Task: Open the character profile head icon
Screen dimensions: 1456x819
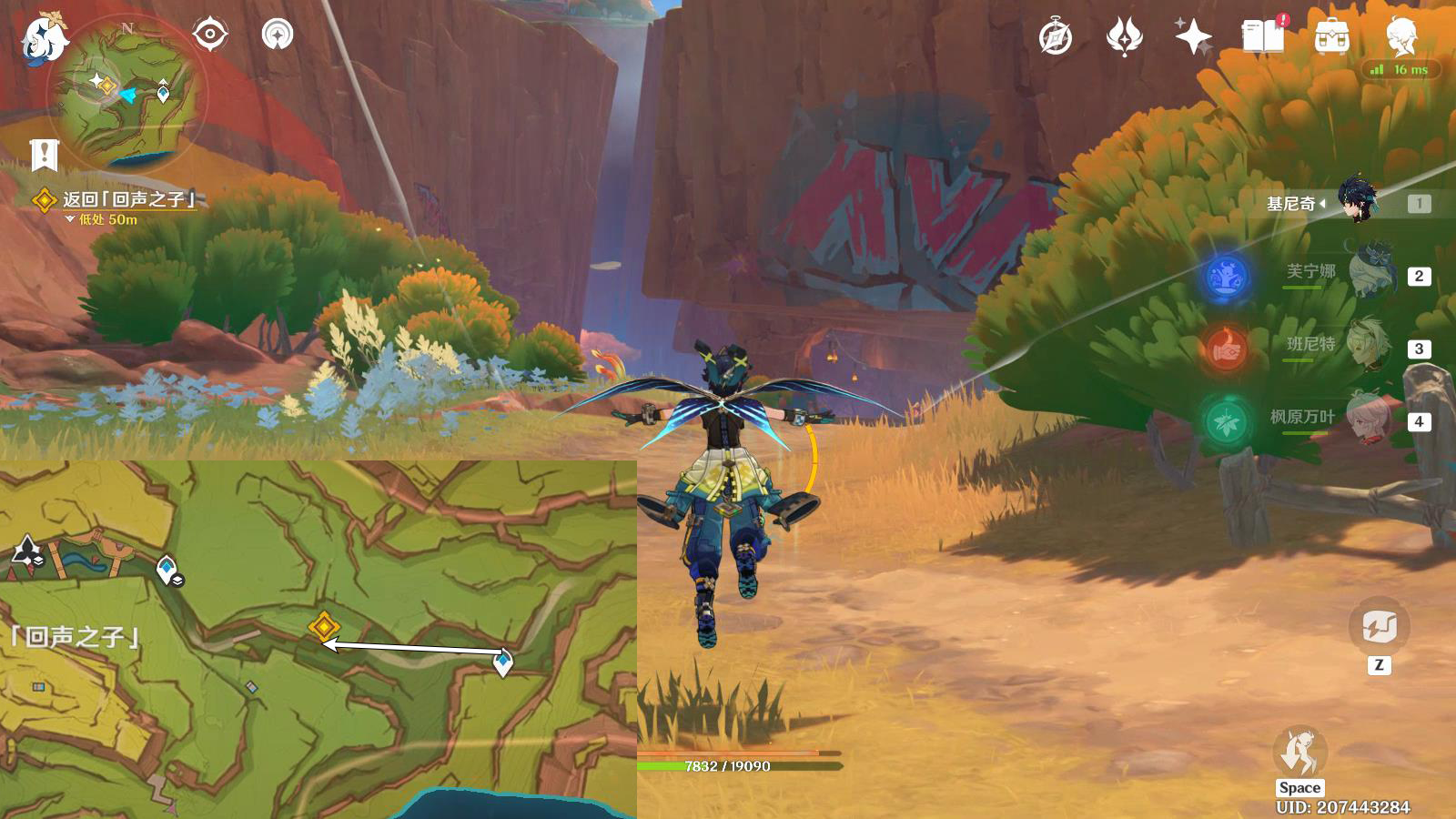Action: pos(1400,37)
